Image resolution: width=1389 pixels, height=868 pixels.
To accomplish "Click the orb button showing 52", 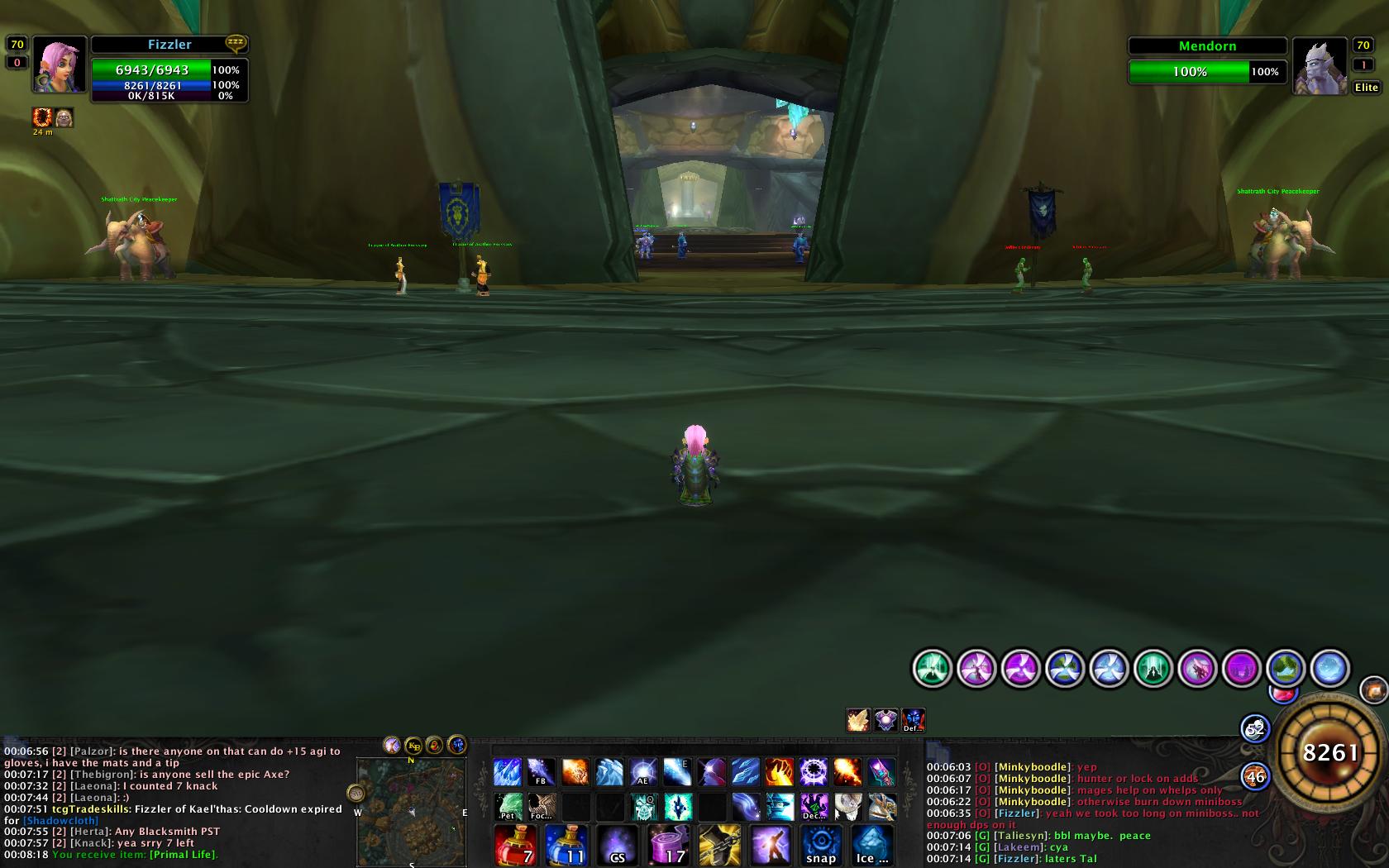I will click(x=1255, y=728).
